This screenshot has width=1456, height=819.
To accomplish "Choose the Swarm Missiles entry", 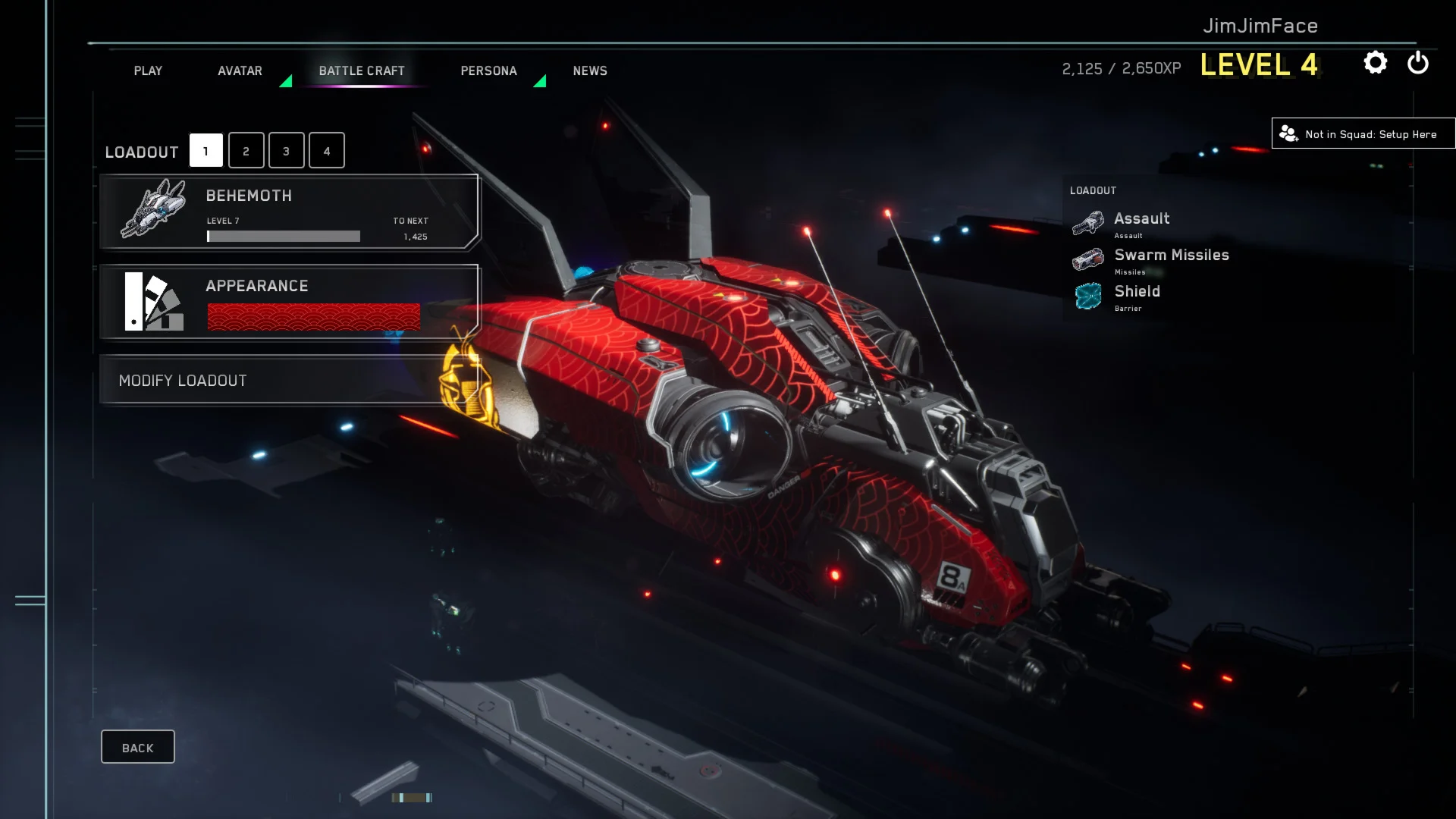I will click(x=1171, y=259).
